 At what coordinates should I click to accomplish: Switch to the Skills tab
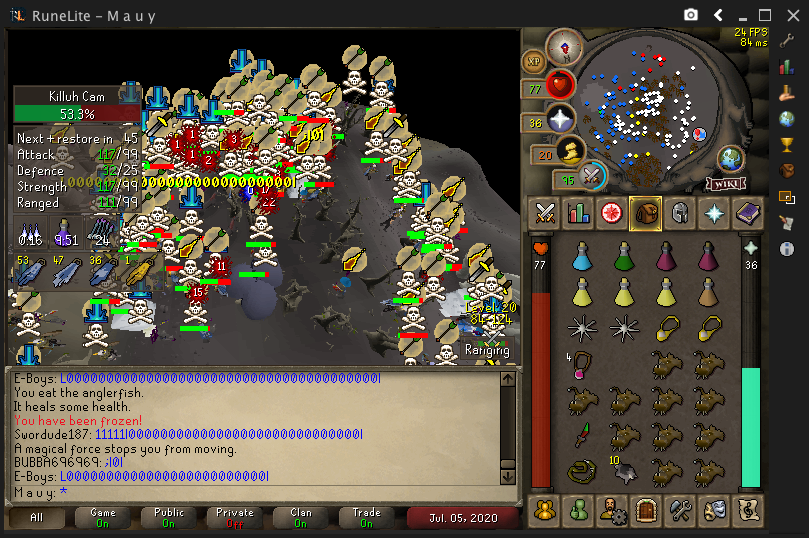579,212
